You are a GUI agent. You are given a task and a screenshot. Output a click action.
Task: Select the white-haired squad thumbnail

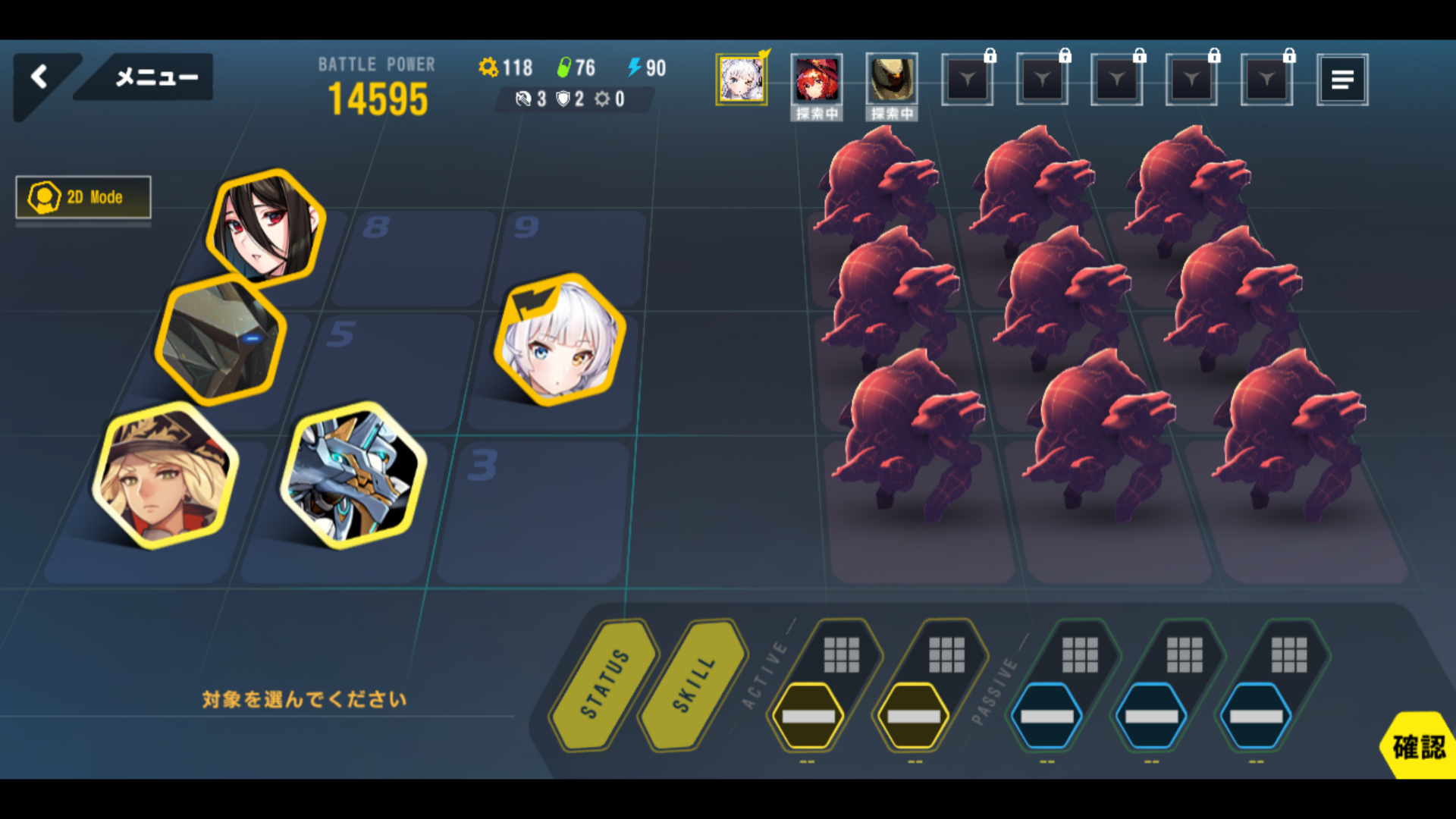(741, 80)
